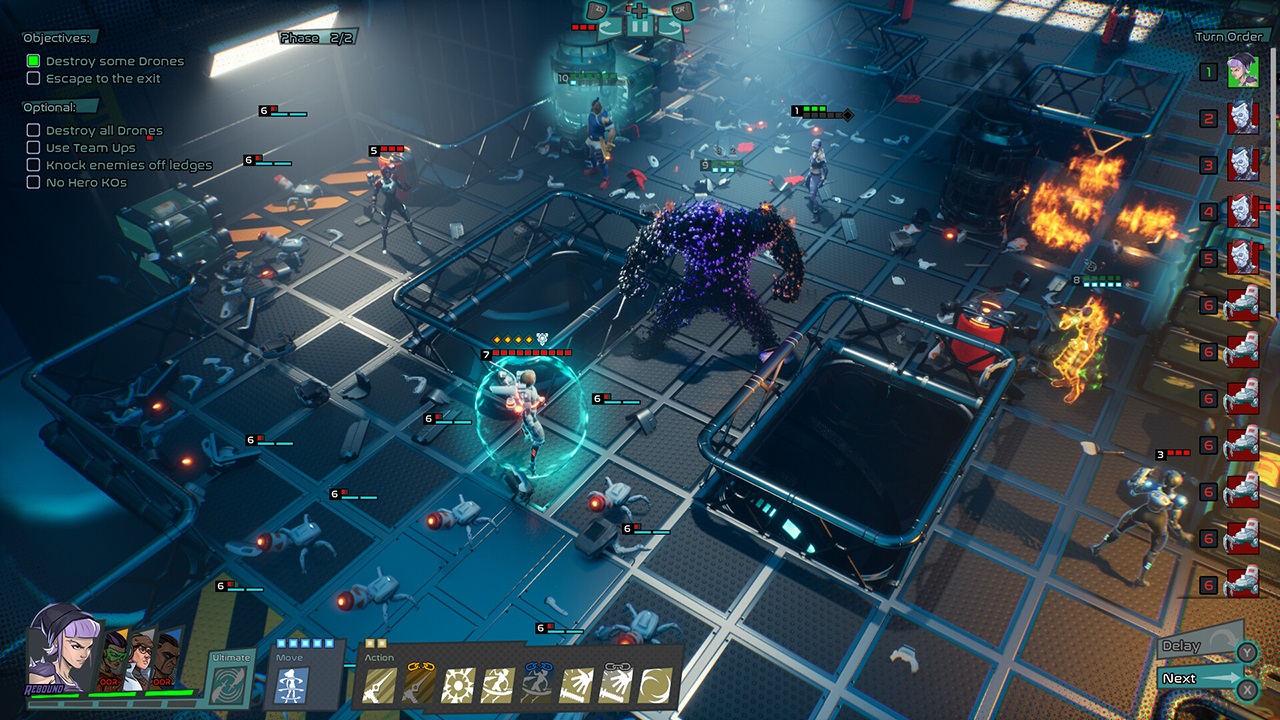Click the pause icon at top center

640,26
